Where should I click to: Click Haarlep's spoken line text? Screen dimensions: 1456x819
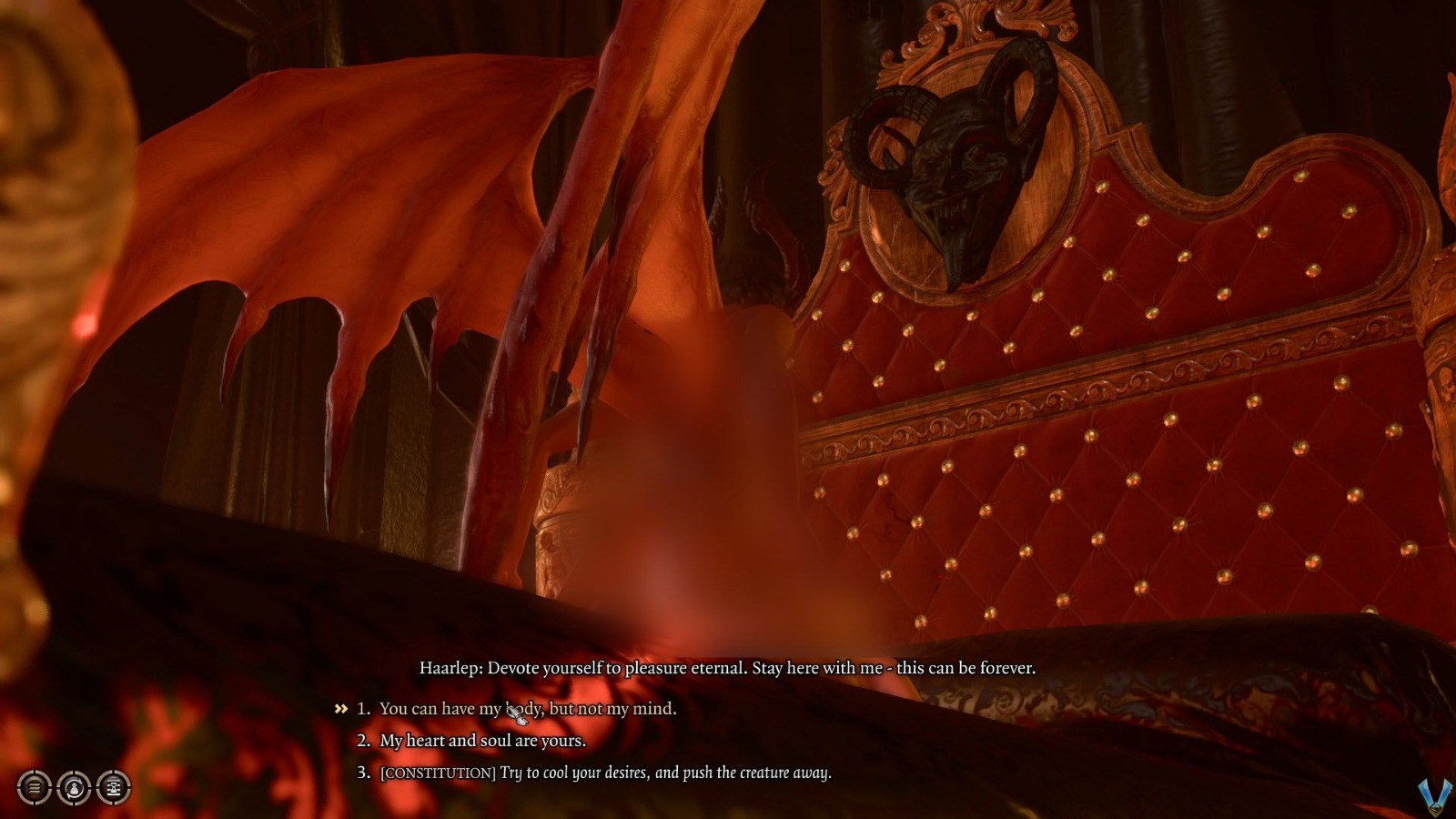(728, 667)
